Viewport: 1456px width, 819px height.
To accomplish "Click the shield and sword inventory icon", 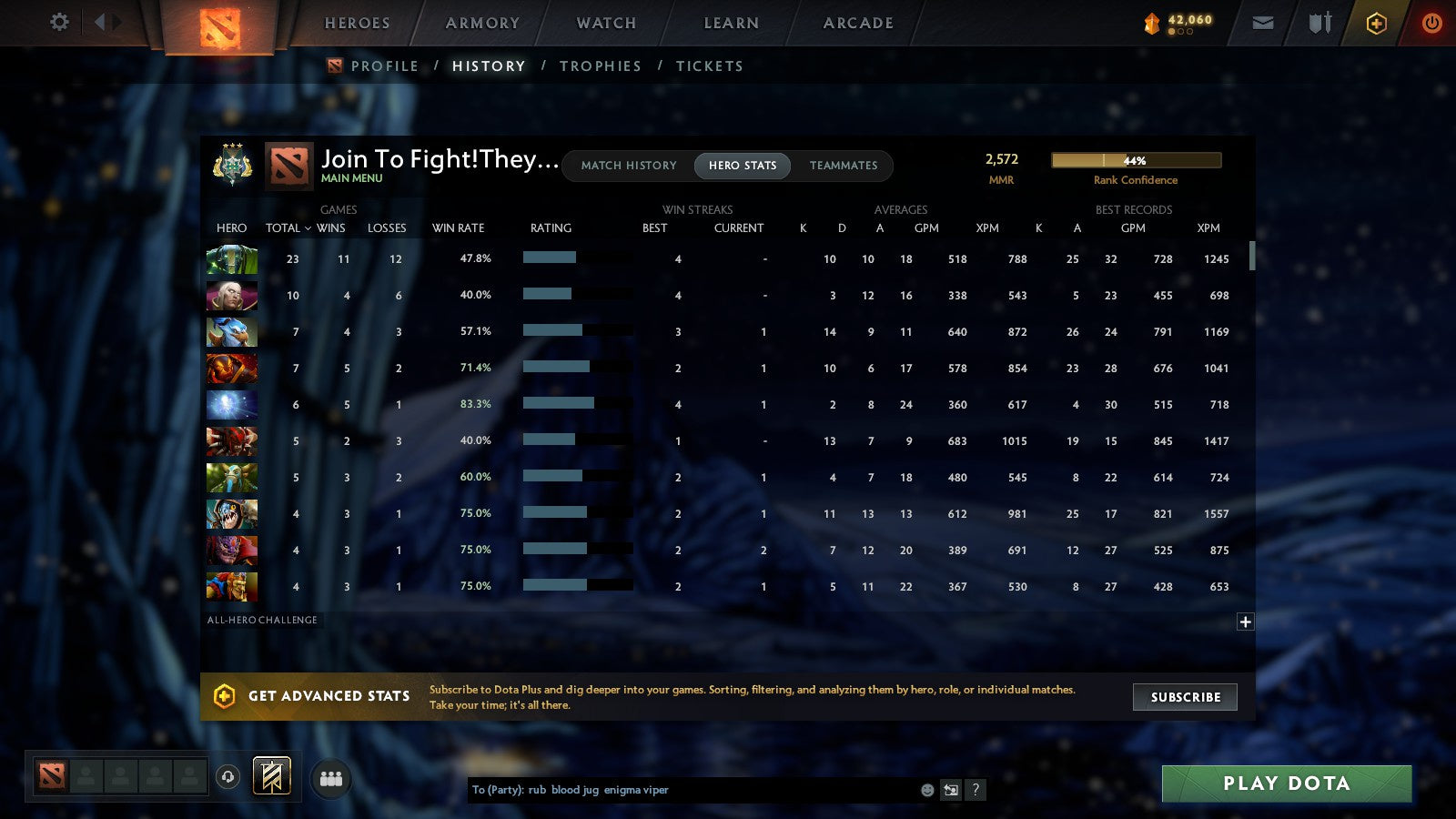I will (x=1318, y=23).
